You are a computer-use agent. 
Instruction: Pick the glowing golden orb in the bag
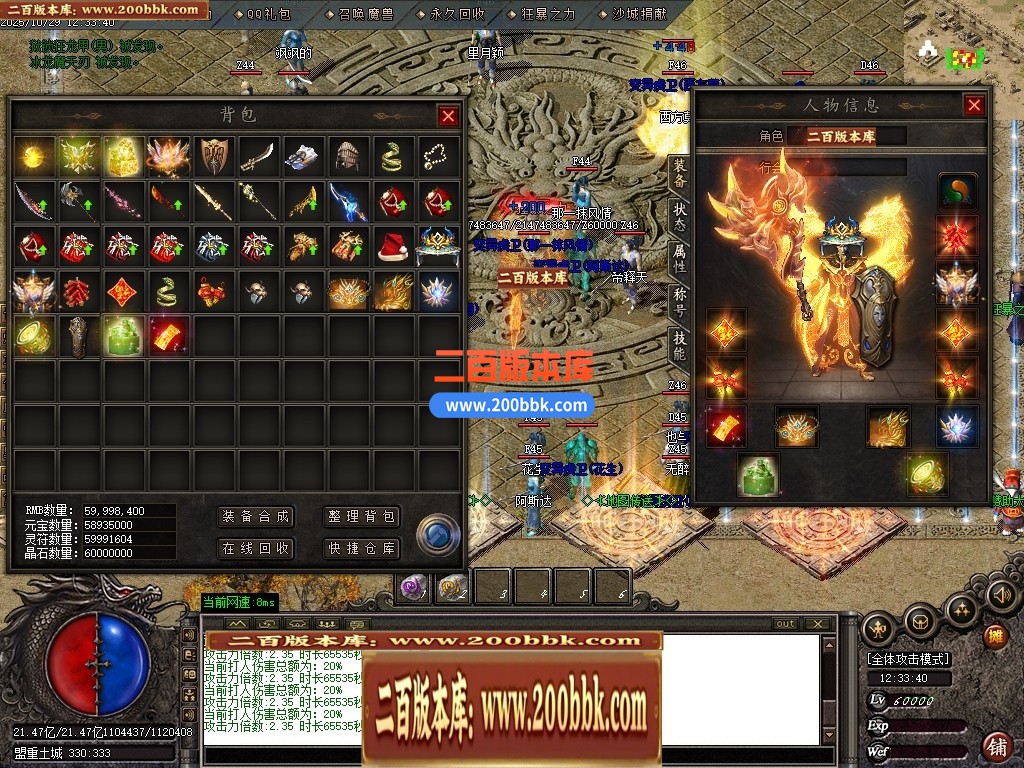(35, 156)
